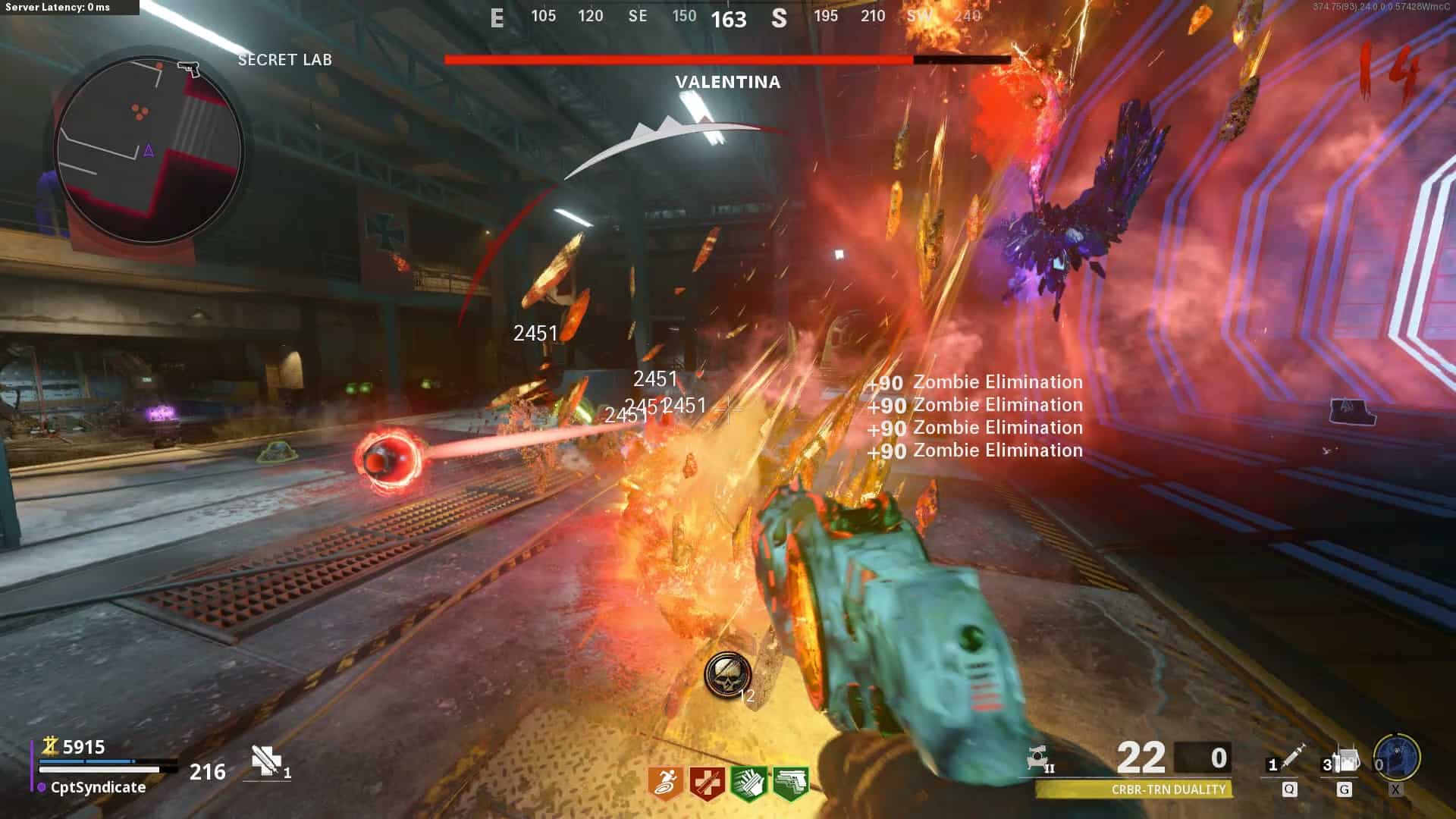Select the Speed Cola perk icon
The height and width of the screenshot is (819, 1456).
[749, 783]
